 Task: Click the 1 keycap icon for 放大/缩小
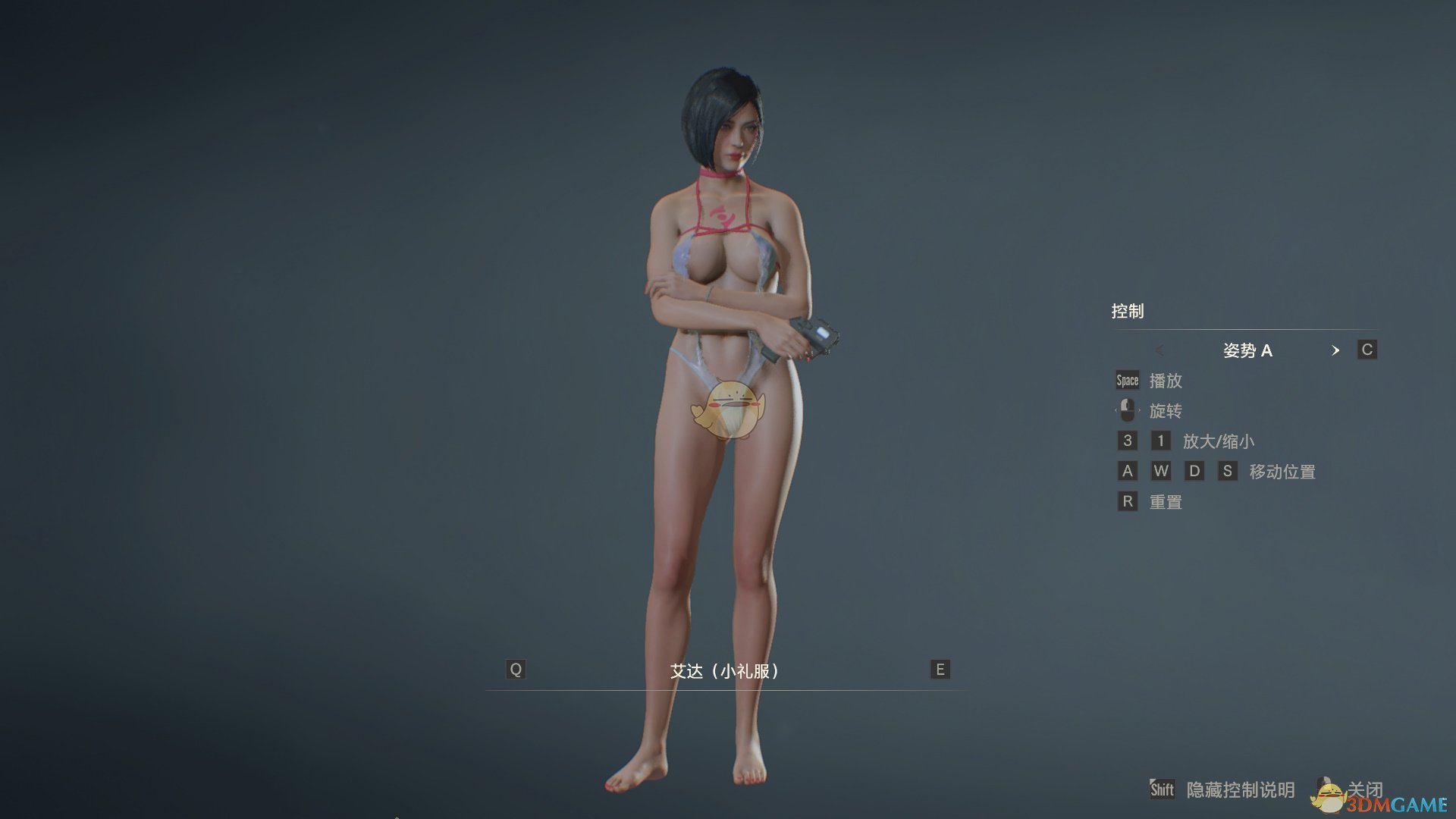click(1160, 441)
